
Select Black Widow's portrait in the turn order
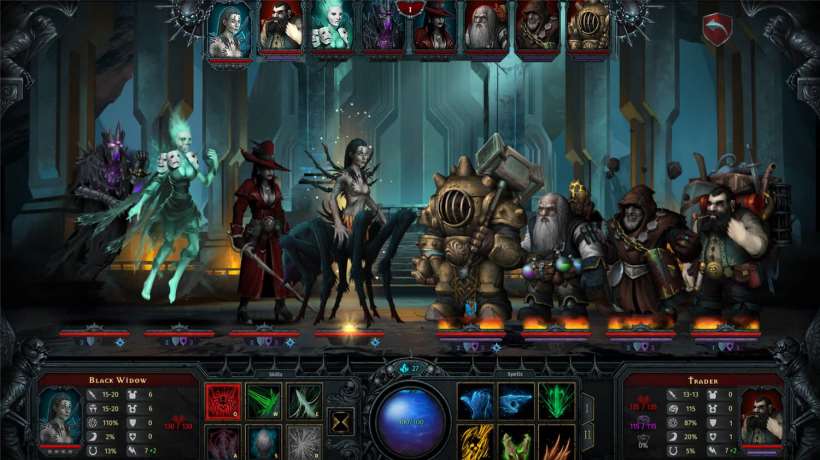[229, 27]
